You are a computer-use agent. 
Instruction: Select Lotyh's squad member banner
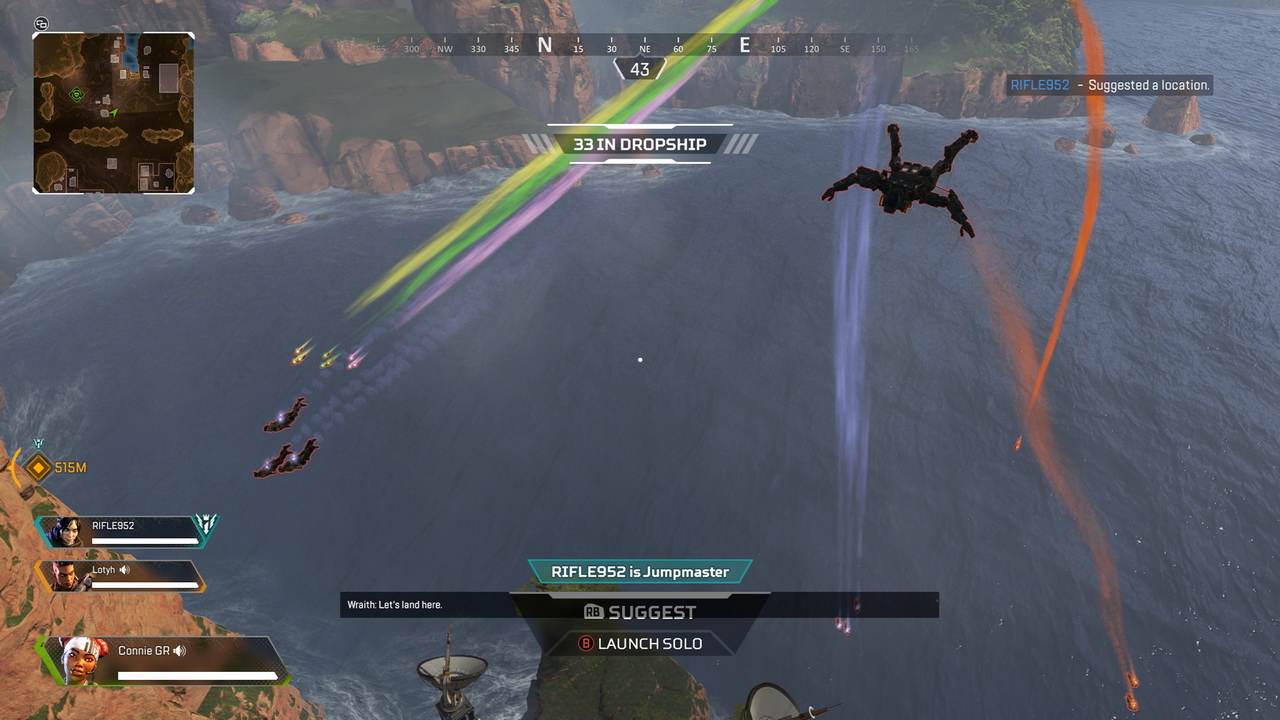[x=120, y=575]
